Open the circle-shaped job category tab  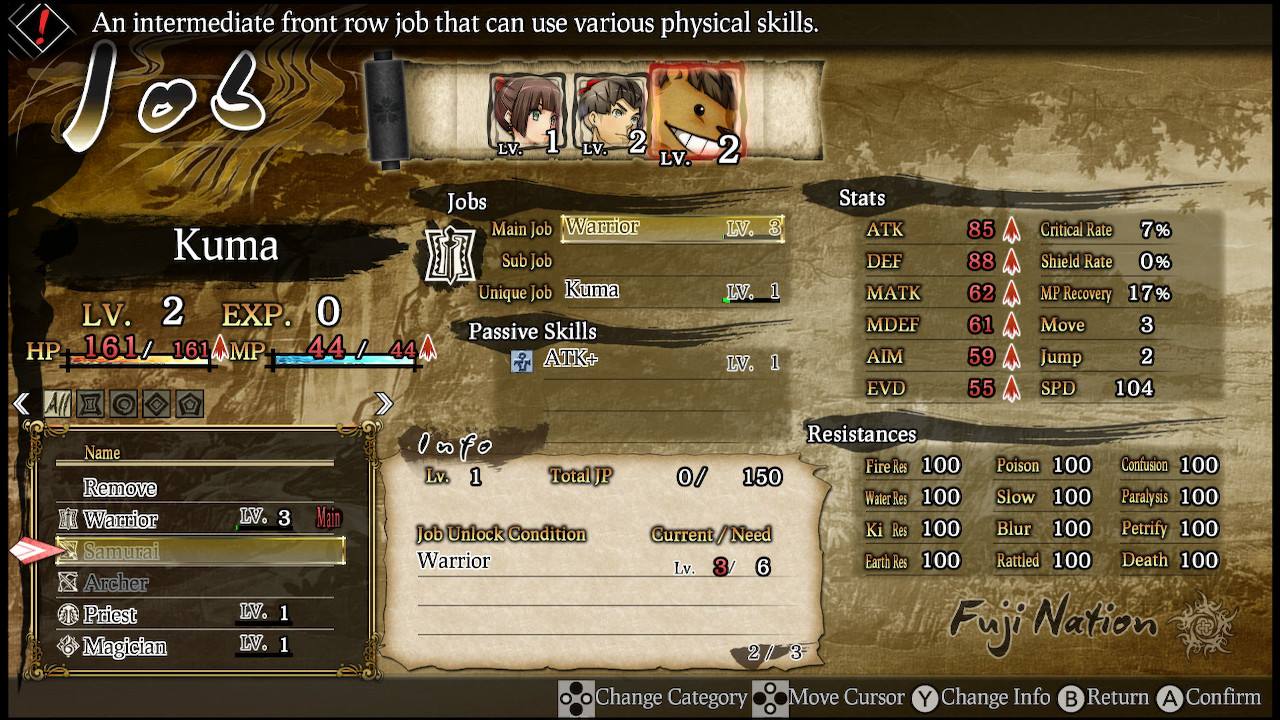click(x=124, y=404)
